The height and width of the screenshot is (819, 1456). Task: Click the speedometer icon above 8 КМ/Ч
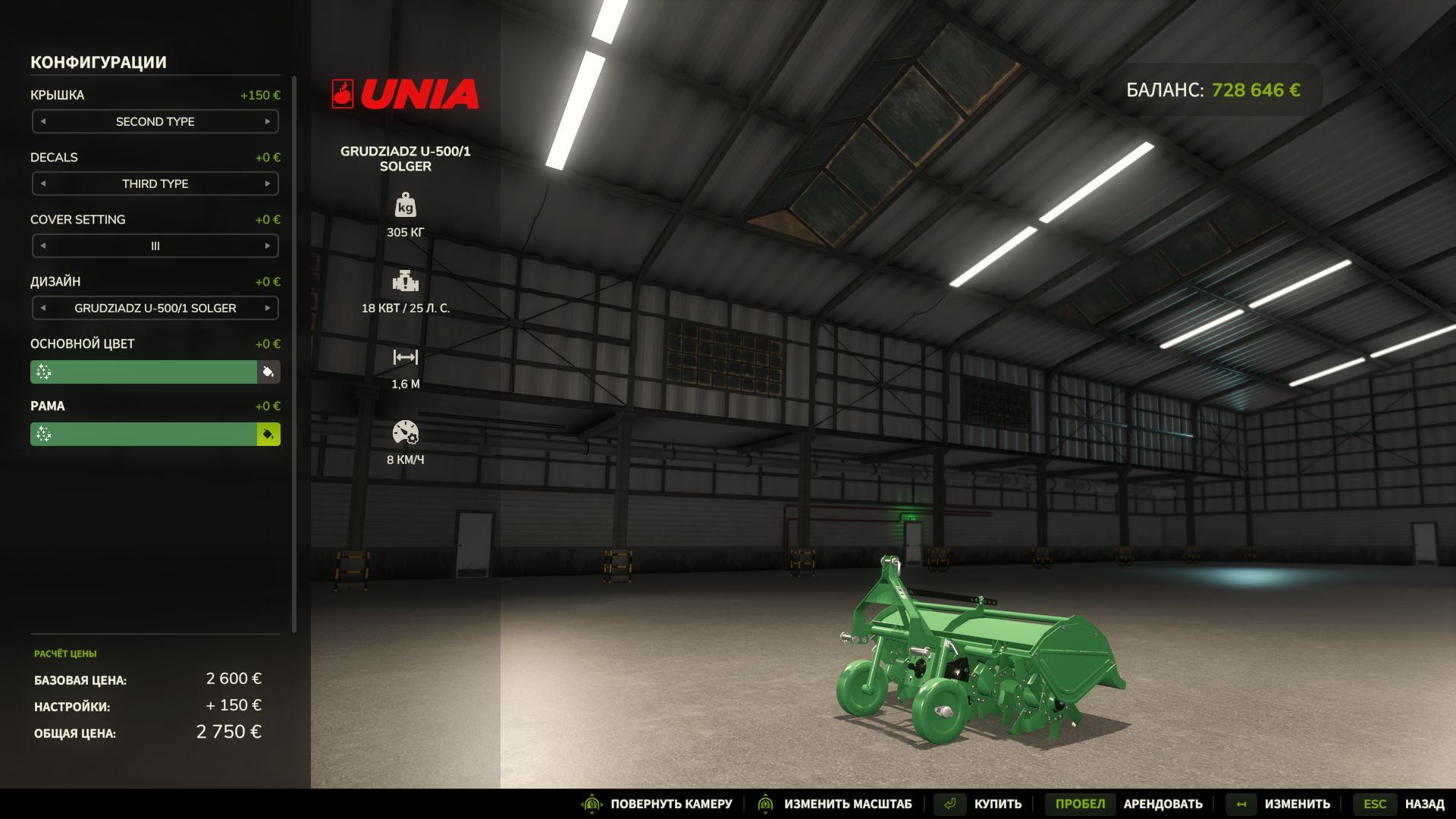coord(406,432)
